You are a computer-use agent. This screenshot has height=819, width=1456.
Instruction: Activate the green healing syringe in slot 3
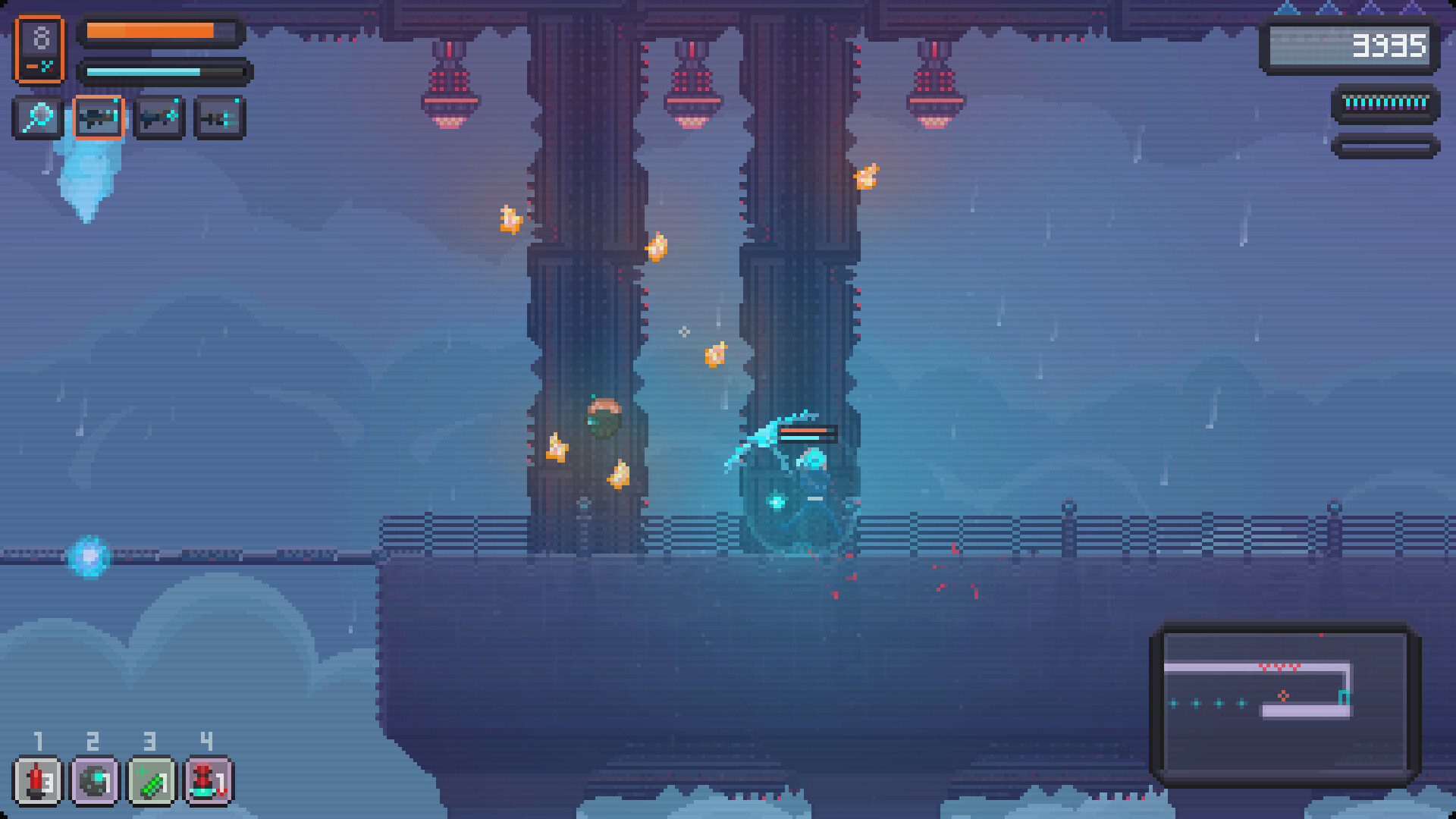(152, 781)
